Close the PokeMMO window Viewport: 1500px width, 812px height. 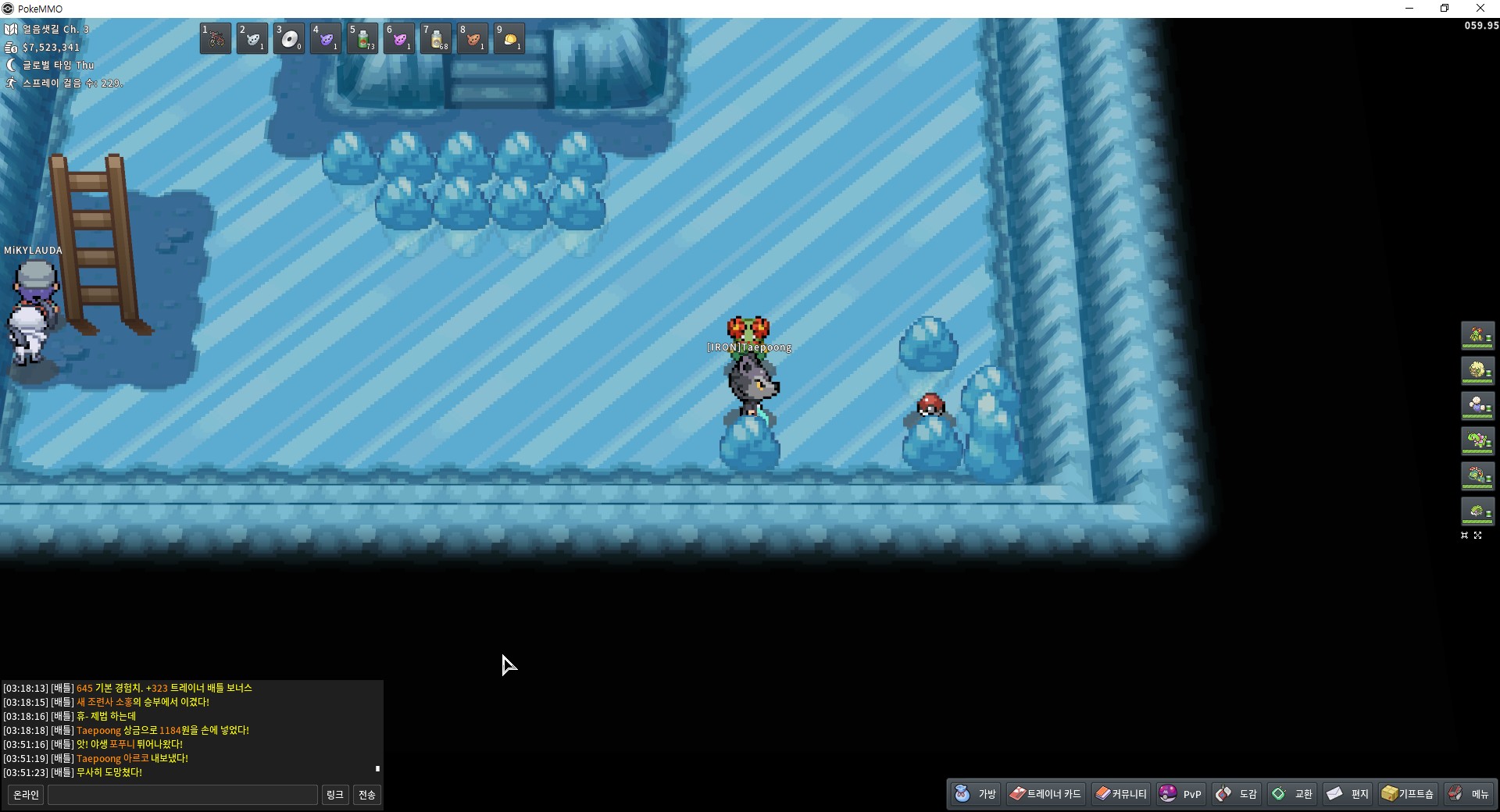[1480, 9]
